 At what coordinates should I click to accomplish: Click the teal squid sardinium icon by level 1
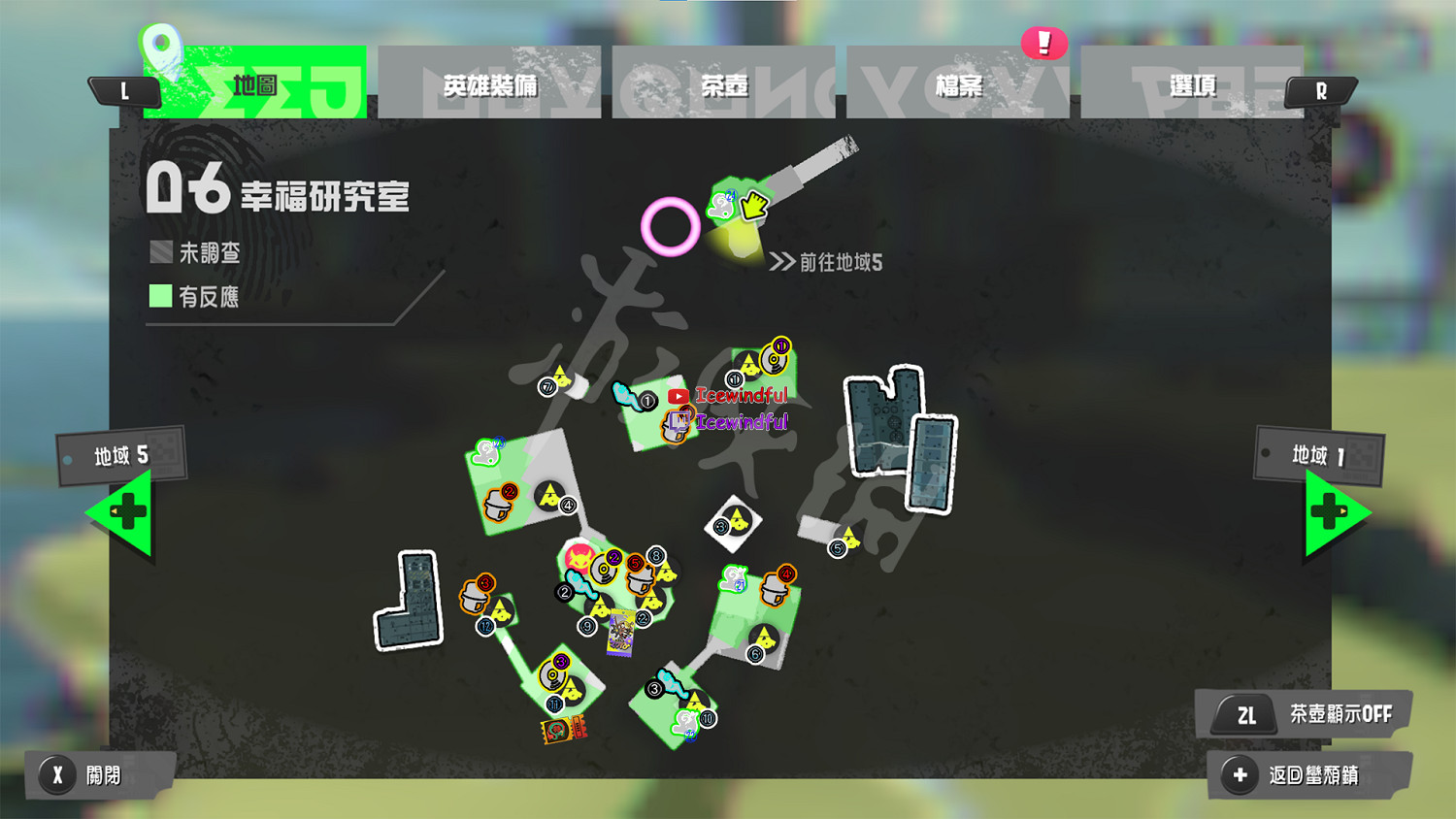coord(621,394)
